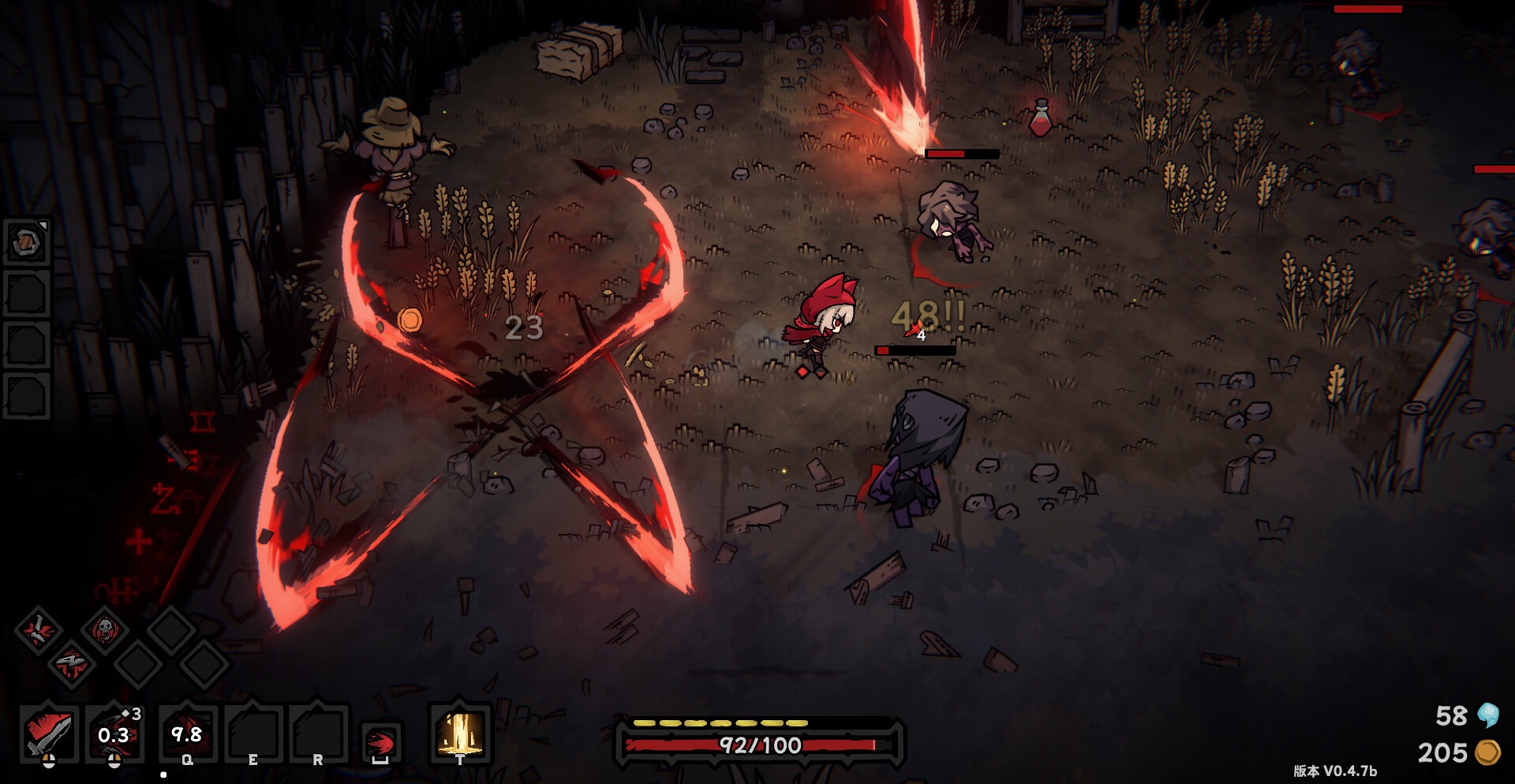Screen dimensions: 1515x784
Task: Trigger the red dash claw ability
Action: click(x=381, y=741)
